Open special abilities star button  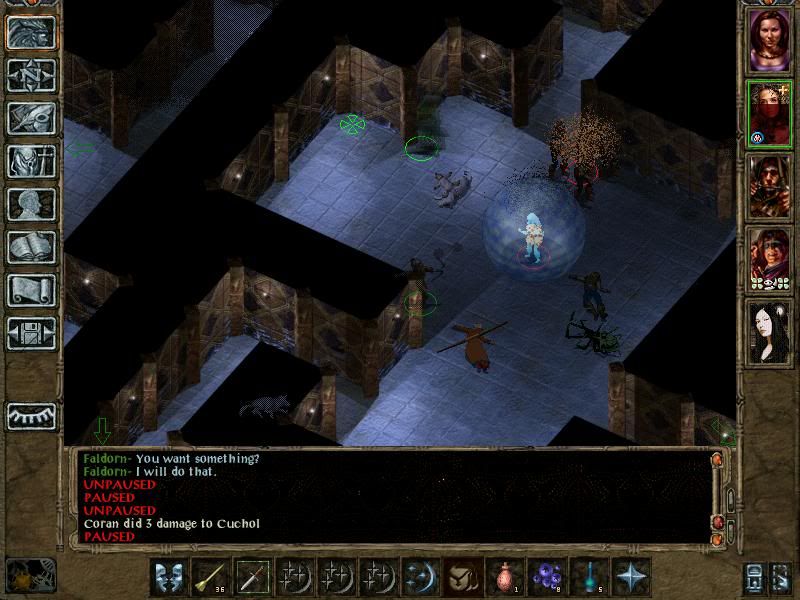[631, 577]
